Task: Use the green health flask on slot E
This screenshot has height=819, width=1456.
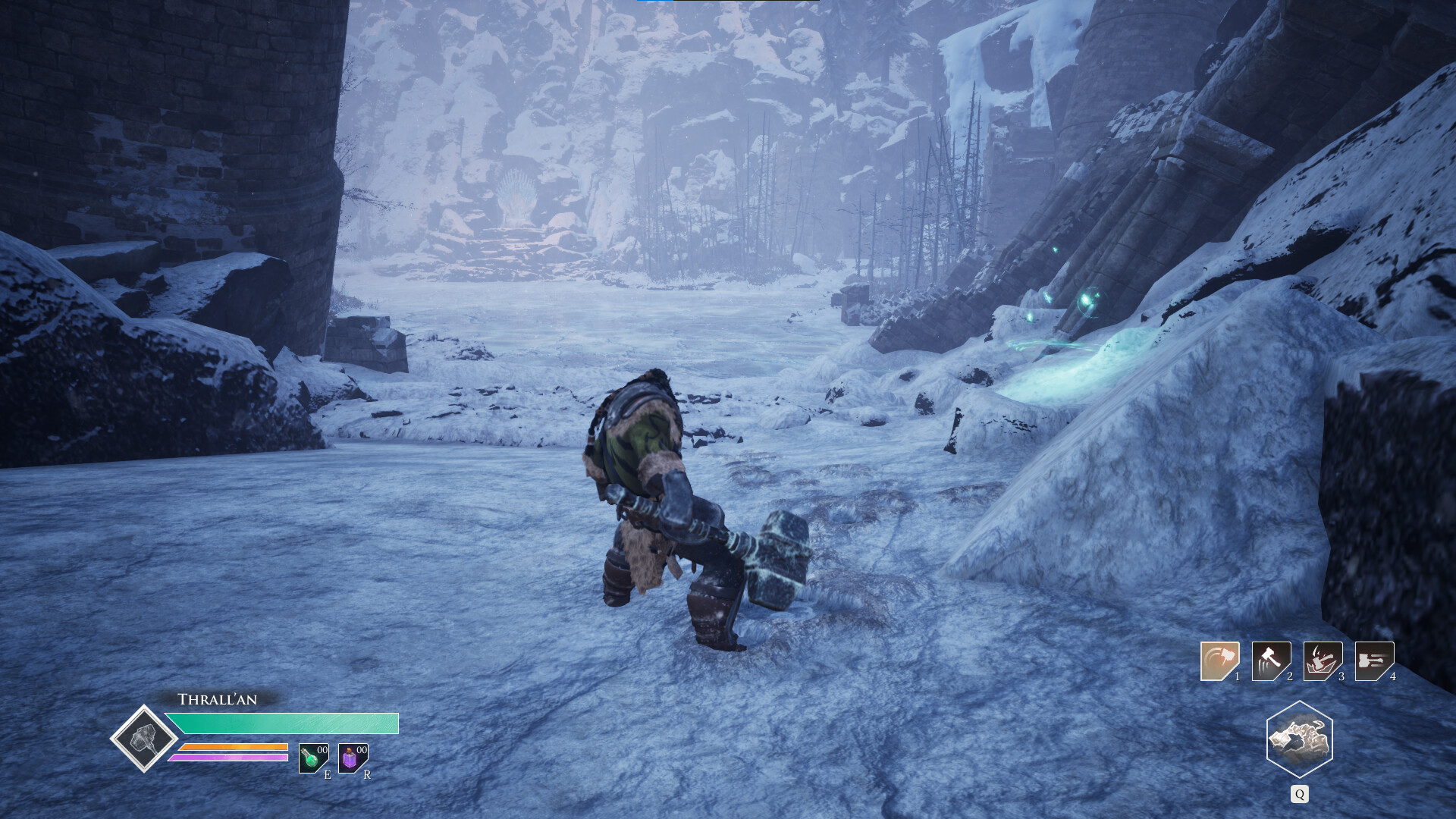Action: (x=310, y=760)
